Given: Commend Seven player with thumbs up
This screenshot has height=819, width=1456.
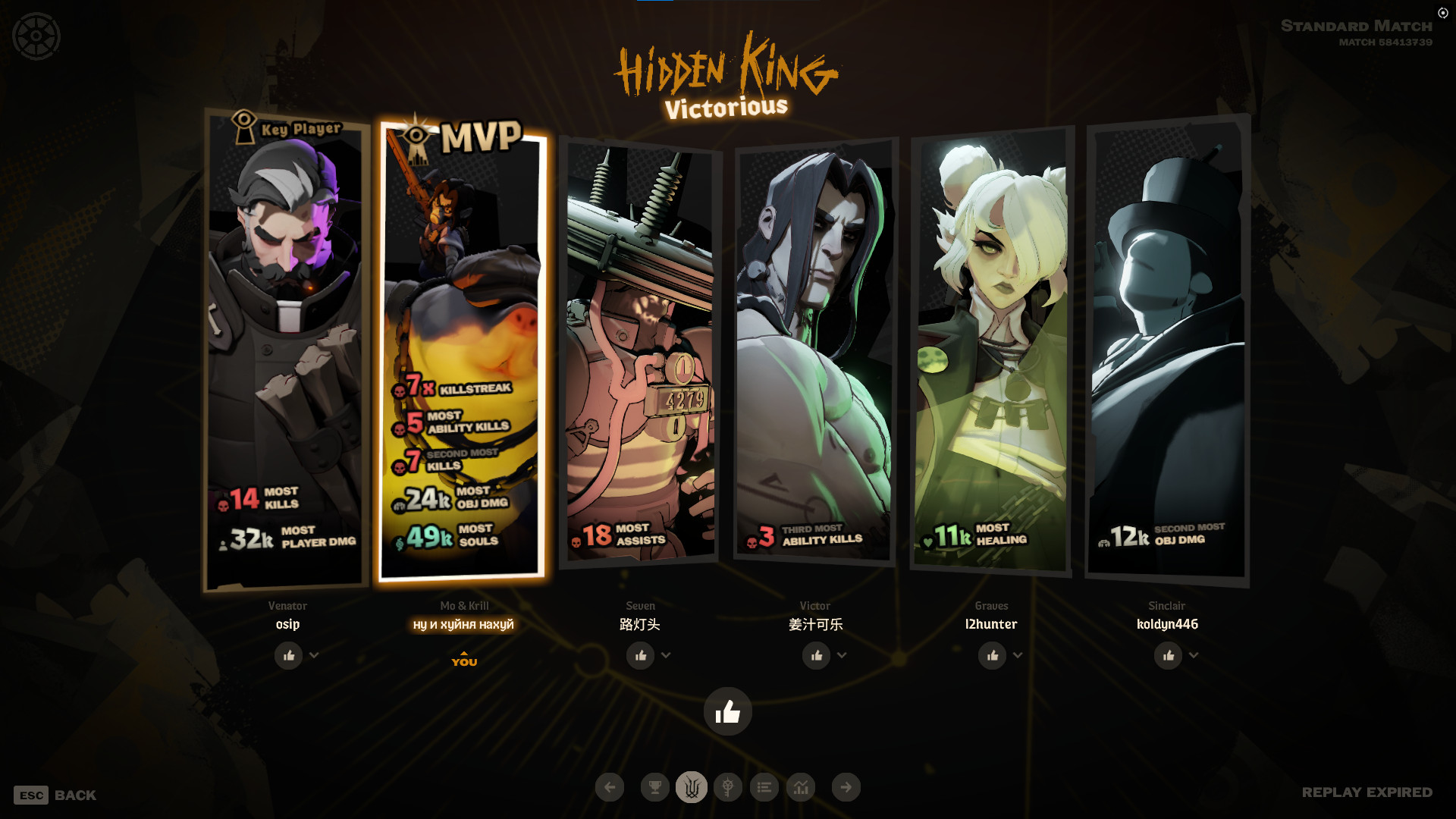Looking at the screenshot, I should 641,656.
